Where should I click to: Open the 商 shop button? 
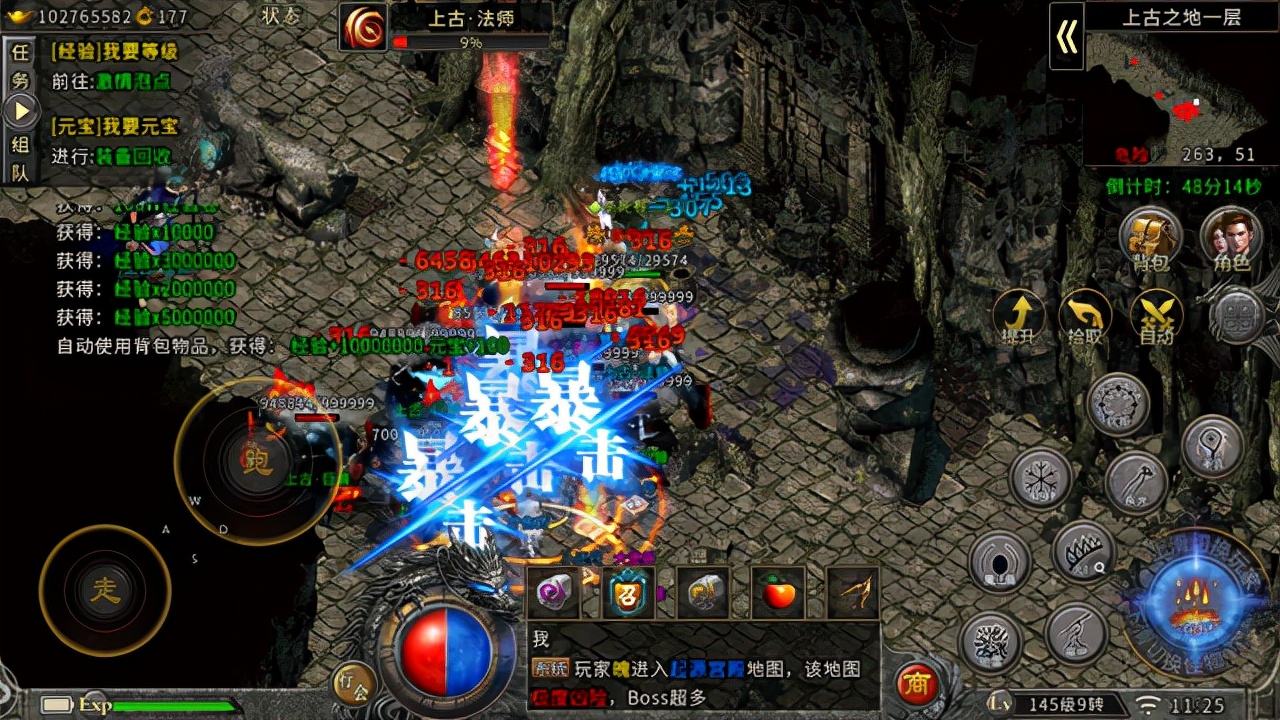[915, 684]
